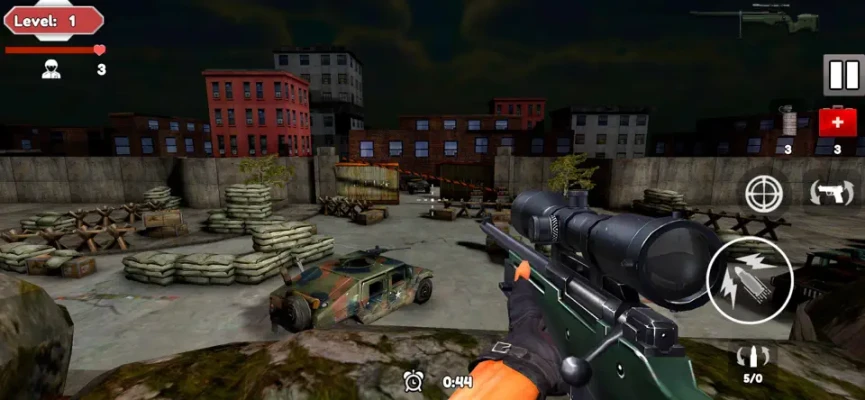Toggle the sniper scope crosshair
Screen dimensions: 865x400
pyautogui.click(x=766, y=192)
